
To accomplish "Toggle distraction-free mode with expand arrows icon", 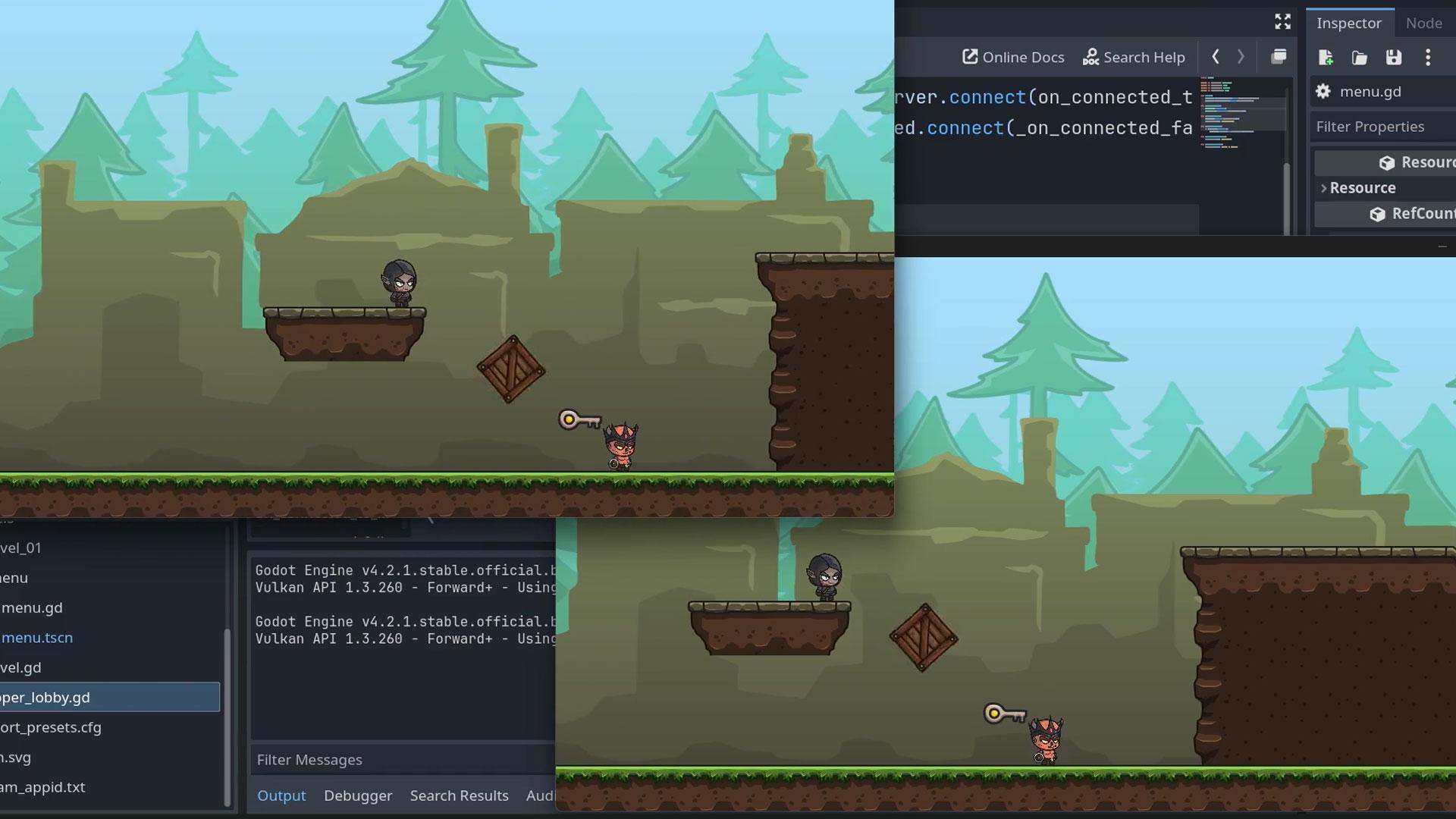I will (1282, 21).
